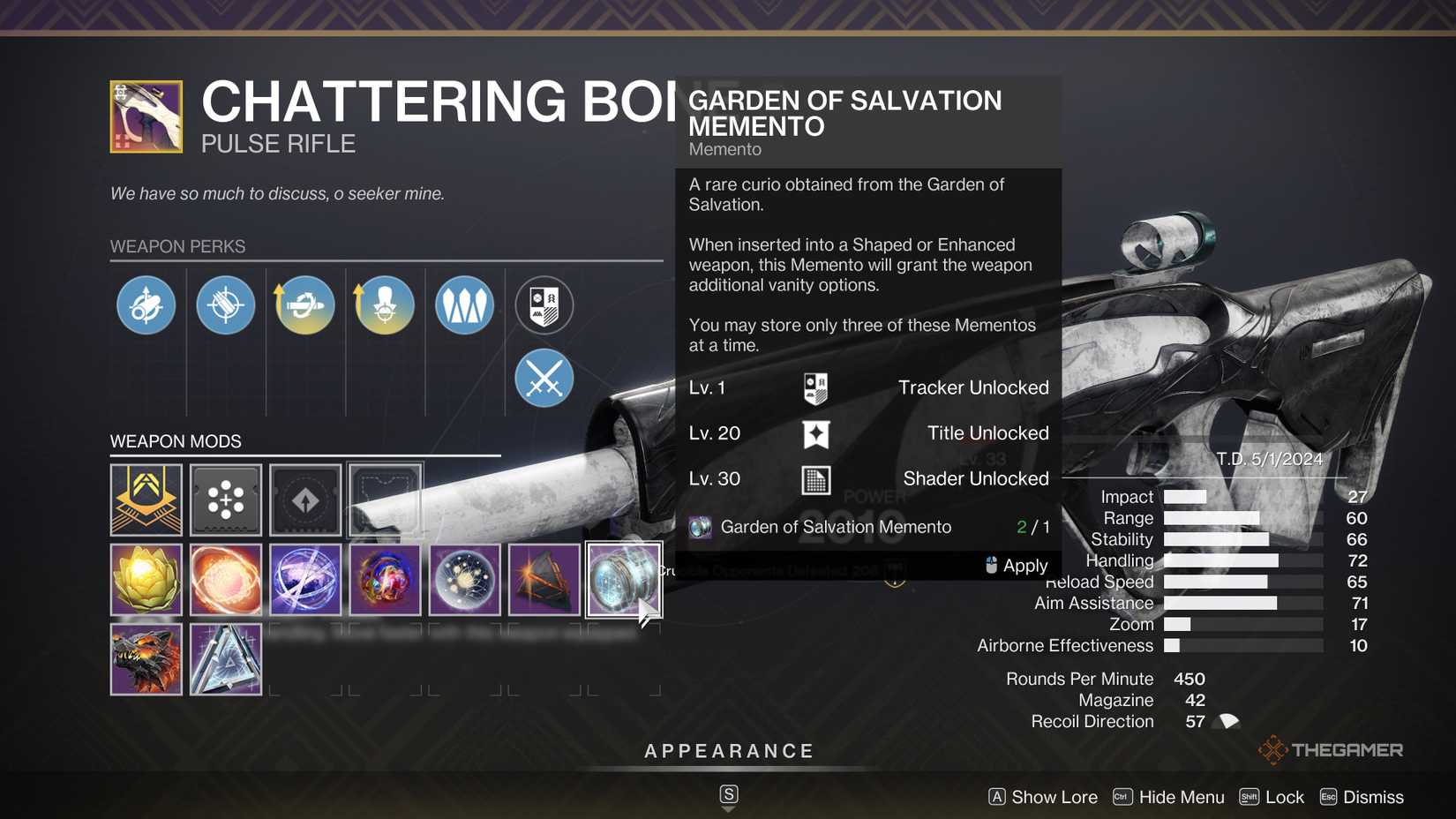1456x819 pixels.
Task: Click the grey mod with plus symbol
Action: pyautogui.click(x=225, y=500)
